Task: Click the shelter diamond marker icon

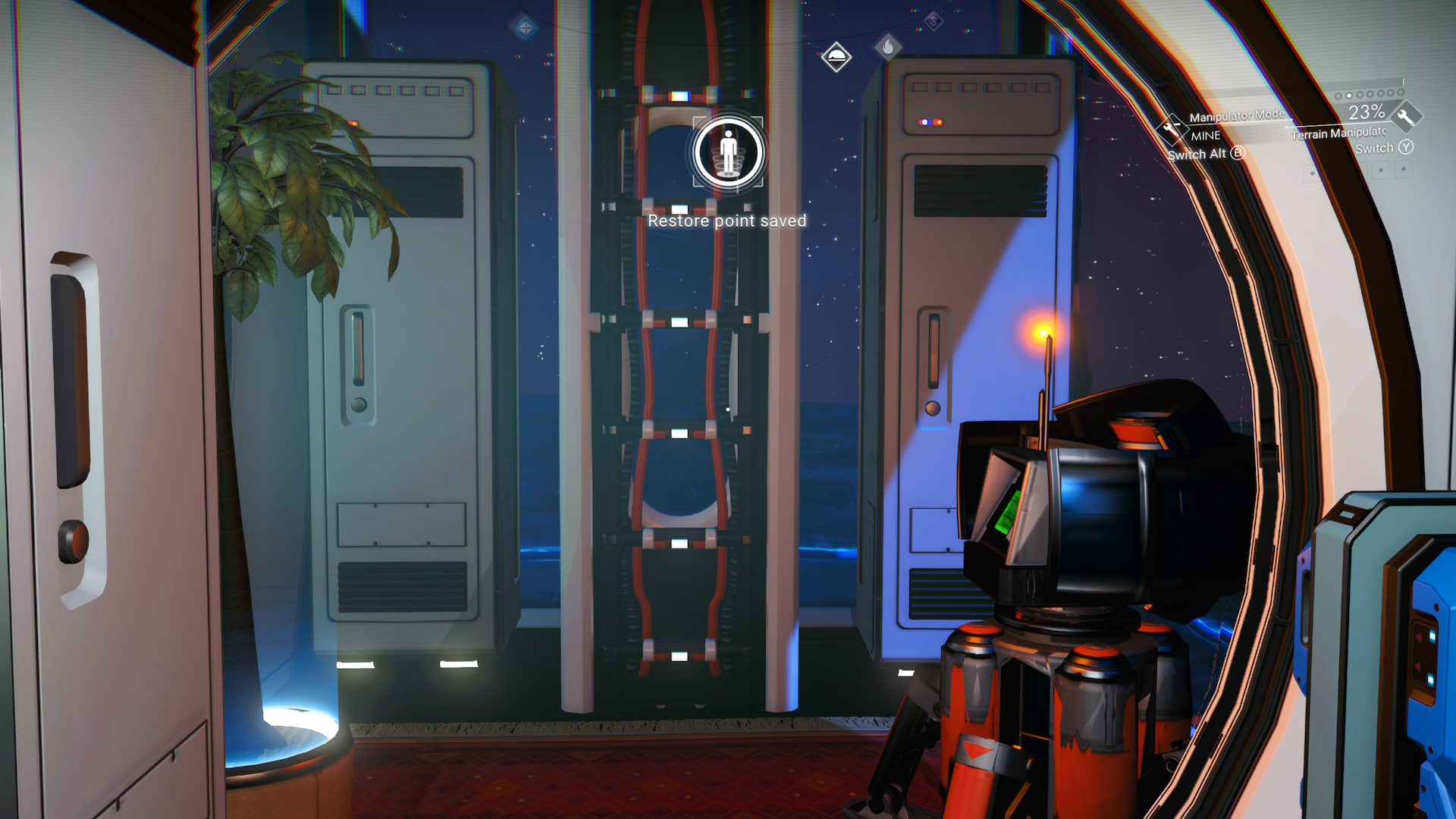Action: (x=836, y=58)
